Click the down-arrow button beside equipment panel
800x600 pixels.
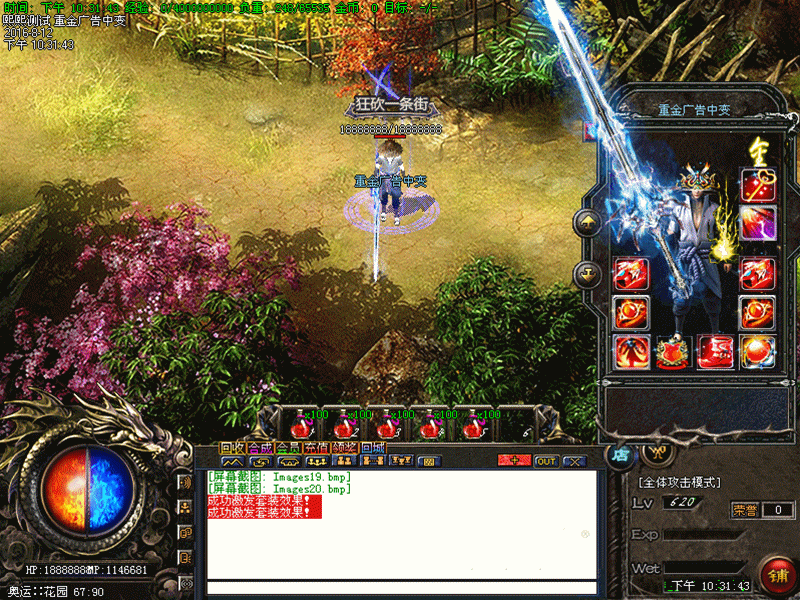click(587, 273)
